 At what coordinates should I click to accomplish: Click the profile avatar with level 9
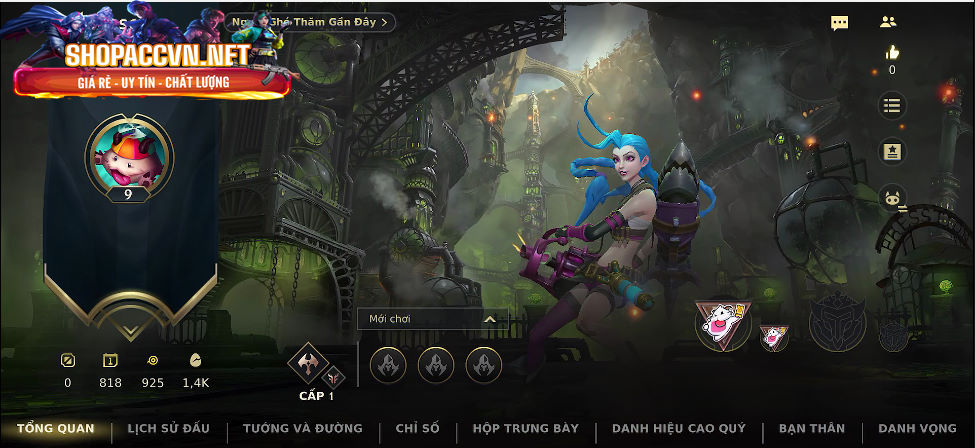pos(129,155)
